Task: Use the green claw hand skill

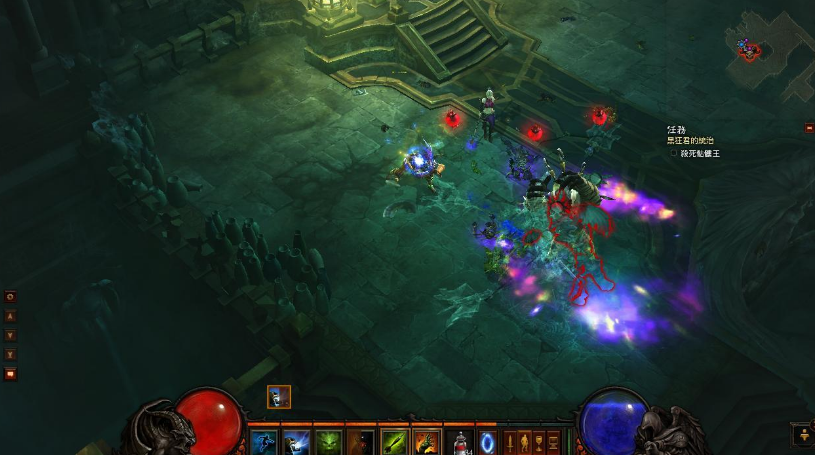Action: (x=427, y=442)
